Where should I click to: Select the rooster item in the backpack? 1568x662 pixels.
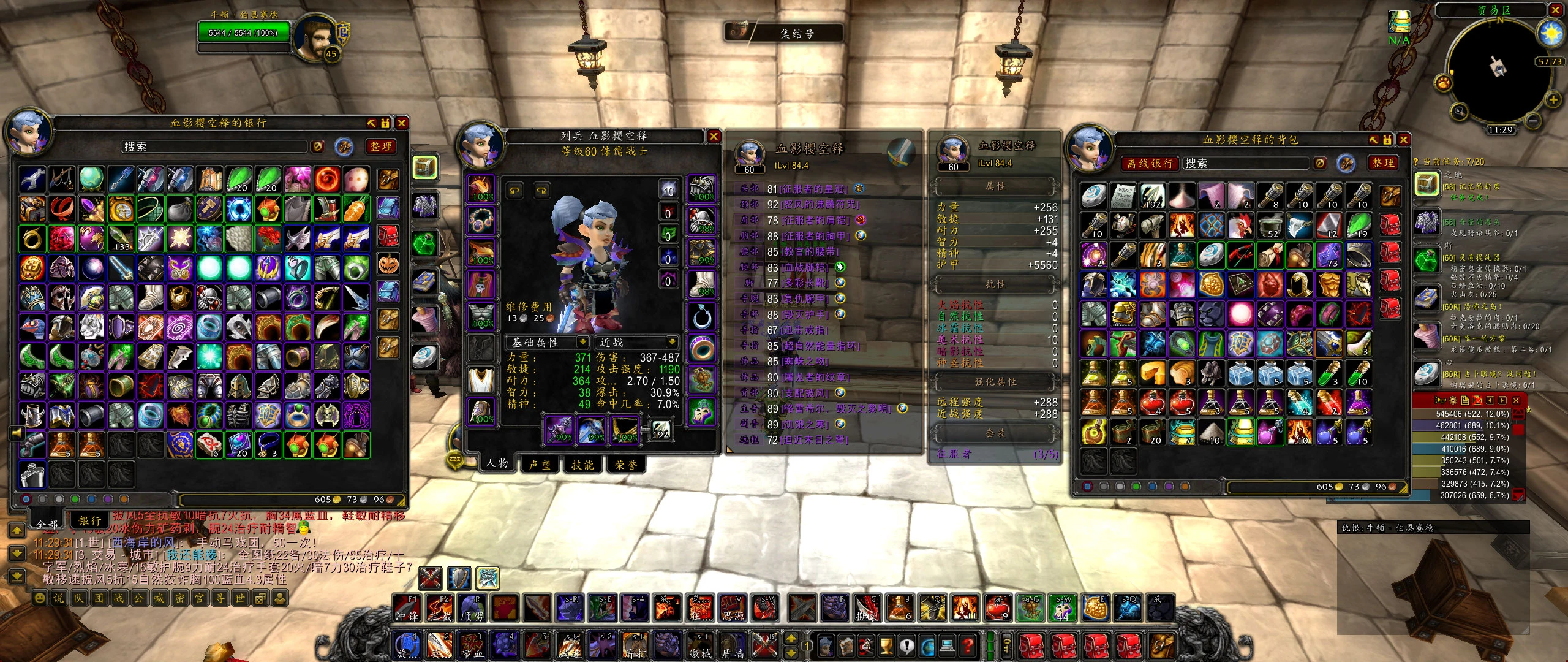[1241, 226]
